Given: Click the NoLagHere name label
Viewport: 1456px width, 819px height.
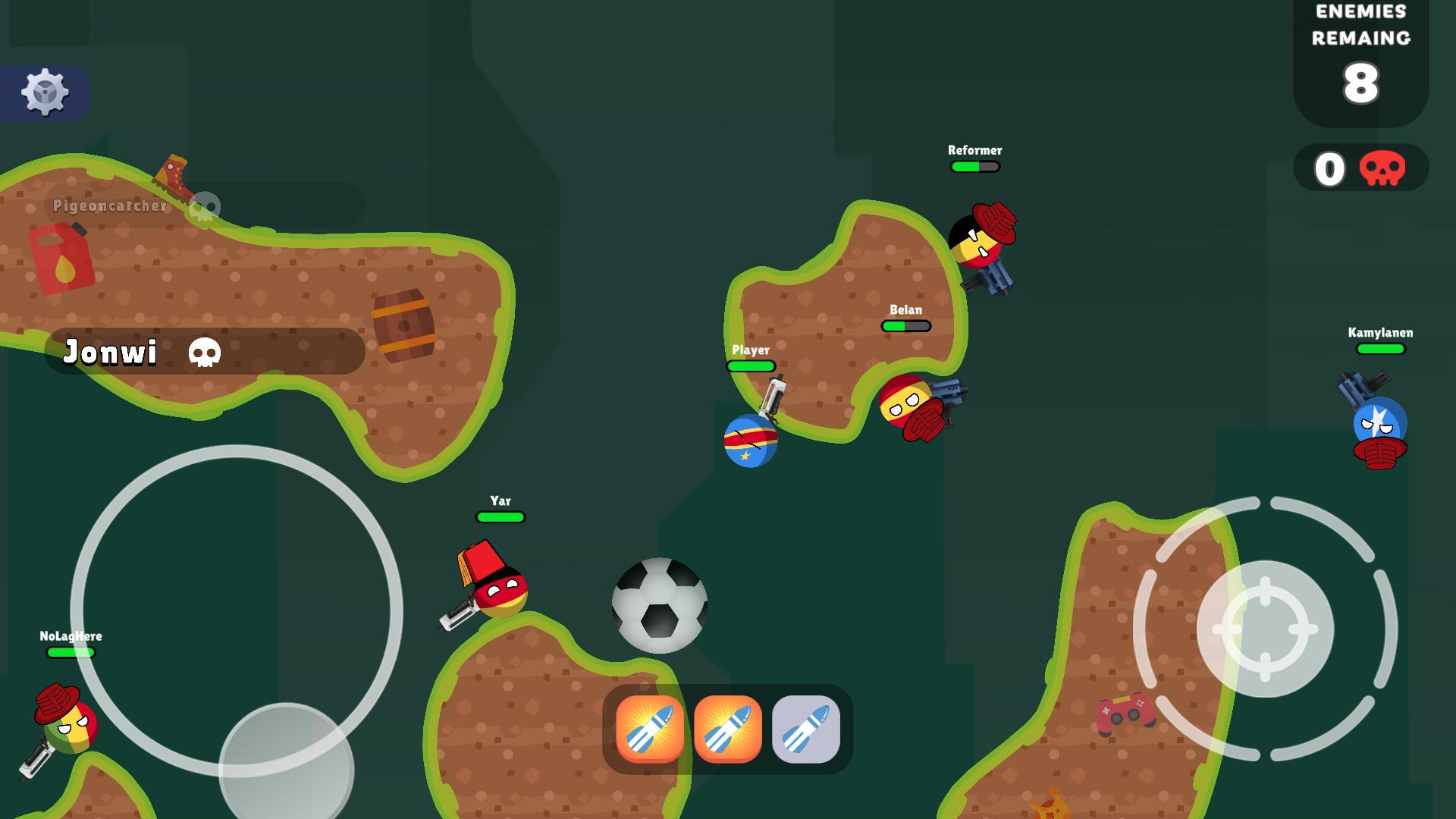Looking at the screenshot, I should tap(71, 637).
